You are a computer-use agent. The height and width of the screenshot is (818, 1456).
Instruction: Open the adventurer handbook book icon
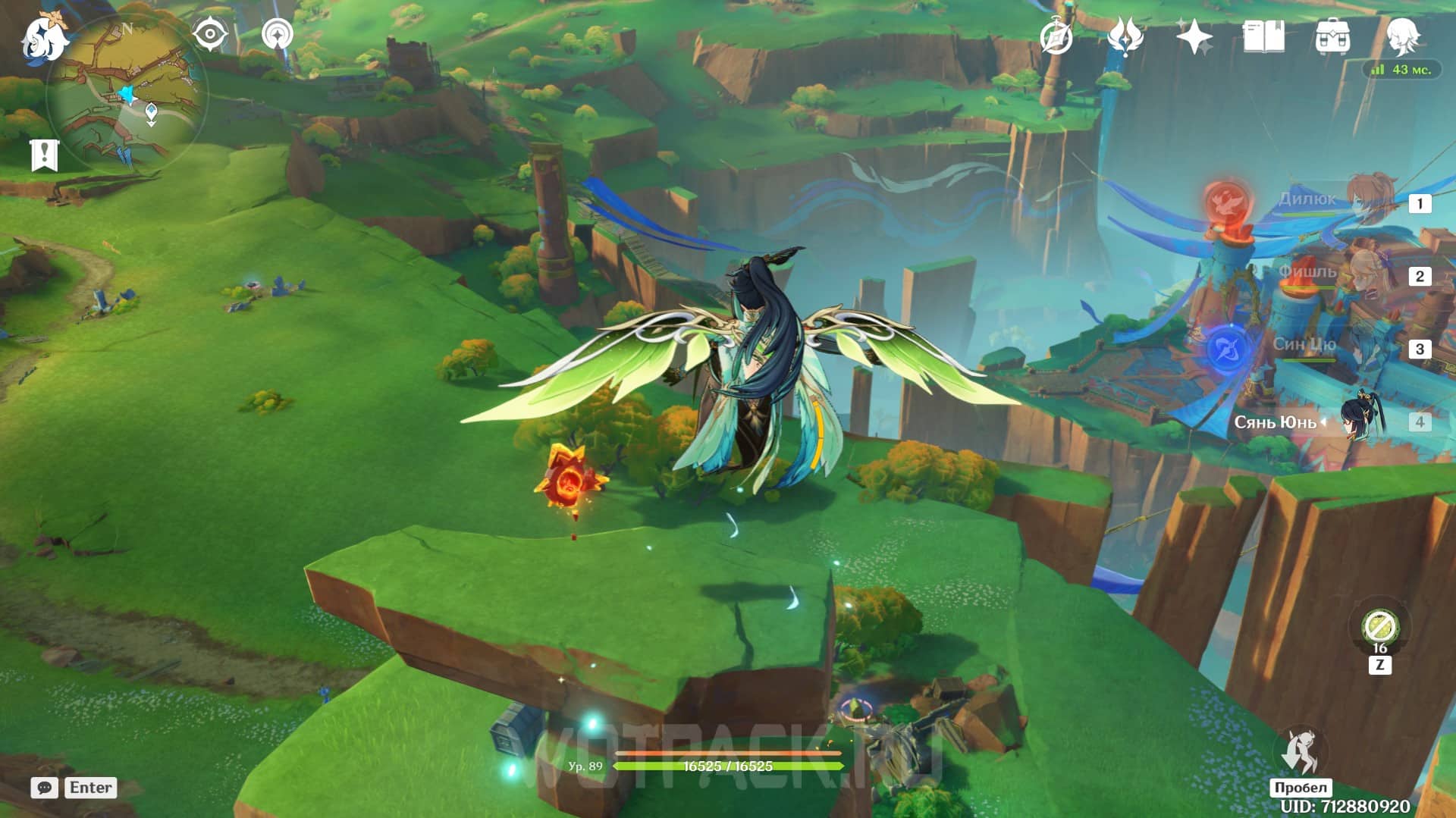[1263, 36]
